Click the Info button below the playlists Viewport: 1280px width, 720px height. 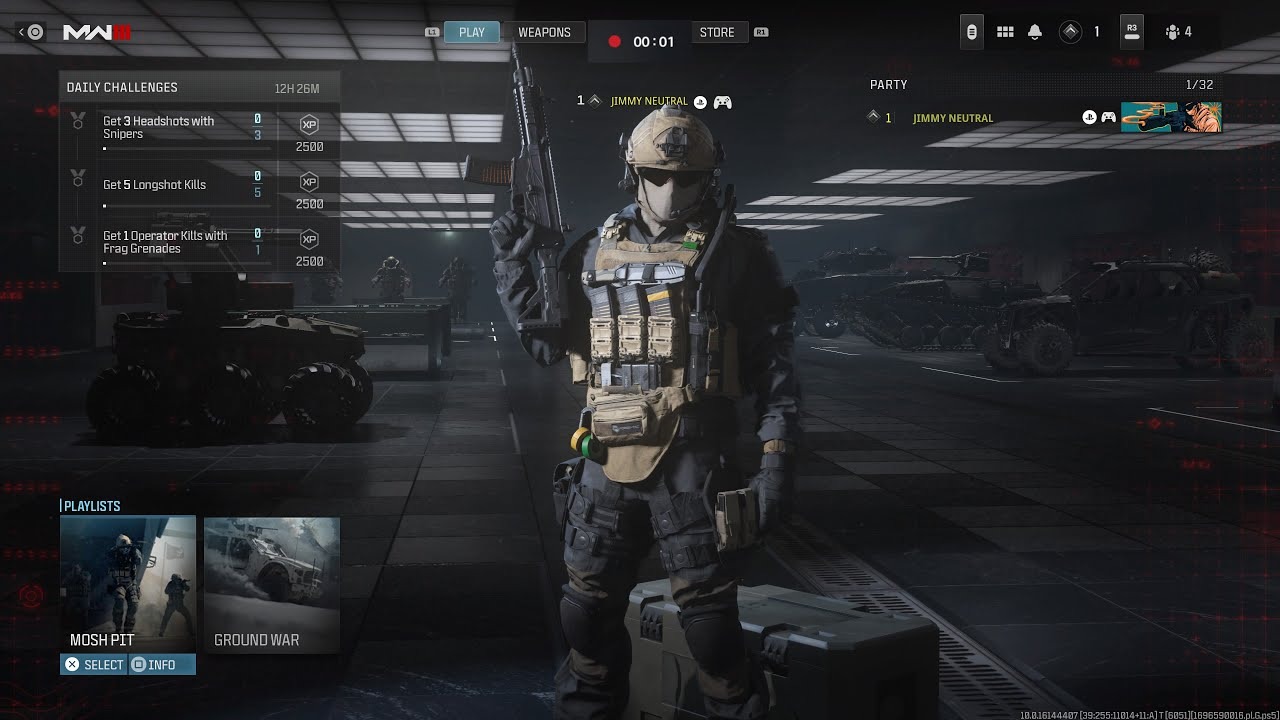pos(162,663)
